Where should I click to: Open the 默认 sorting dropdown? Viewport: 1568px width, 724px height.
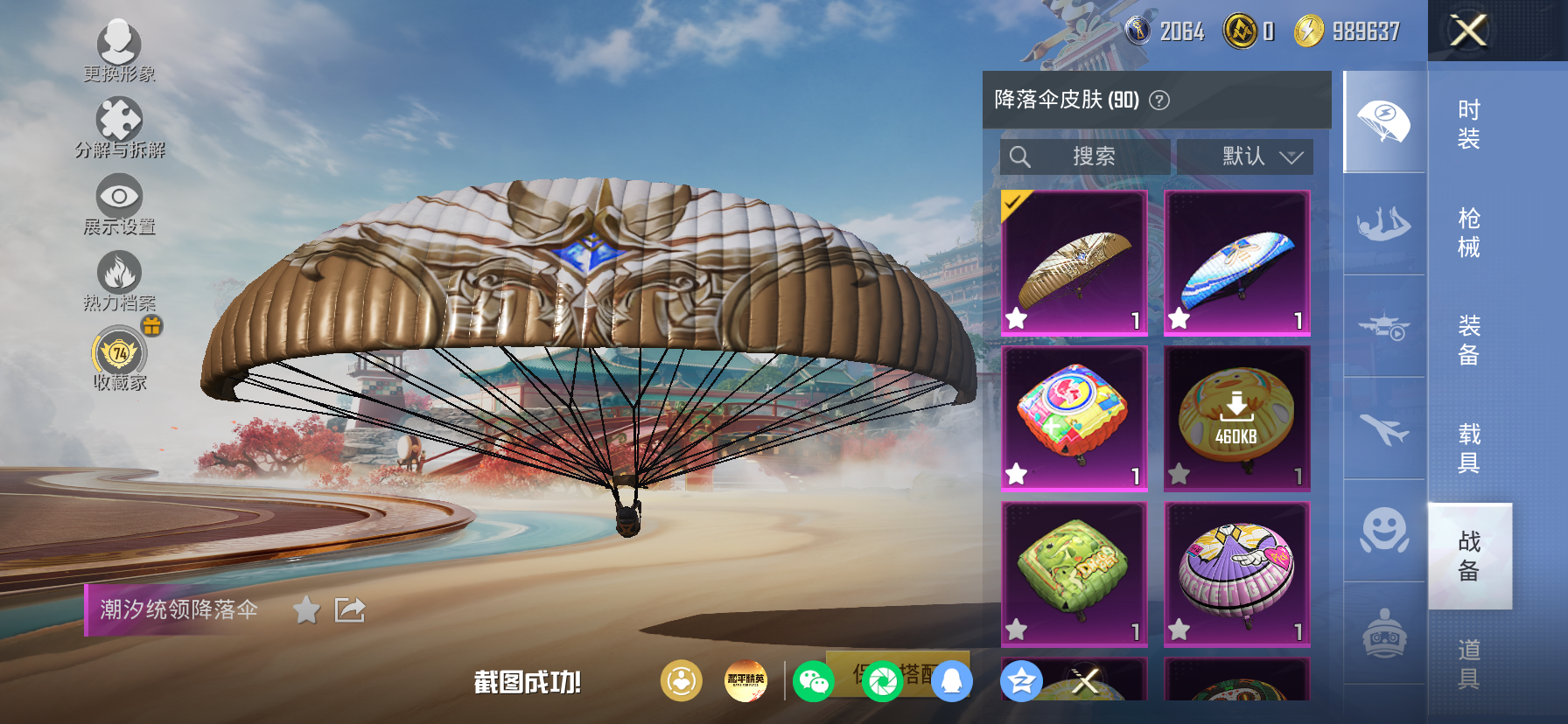[x=1244, y=157]
